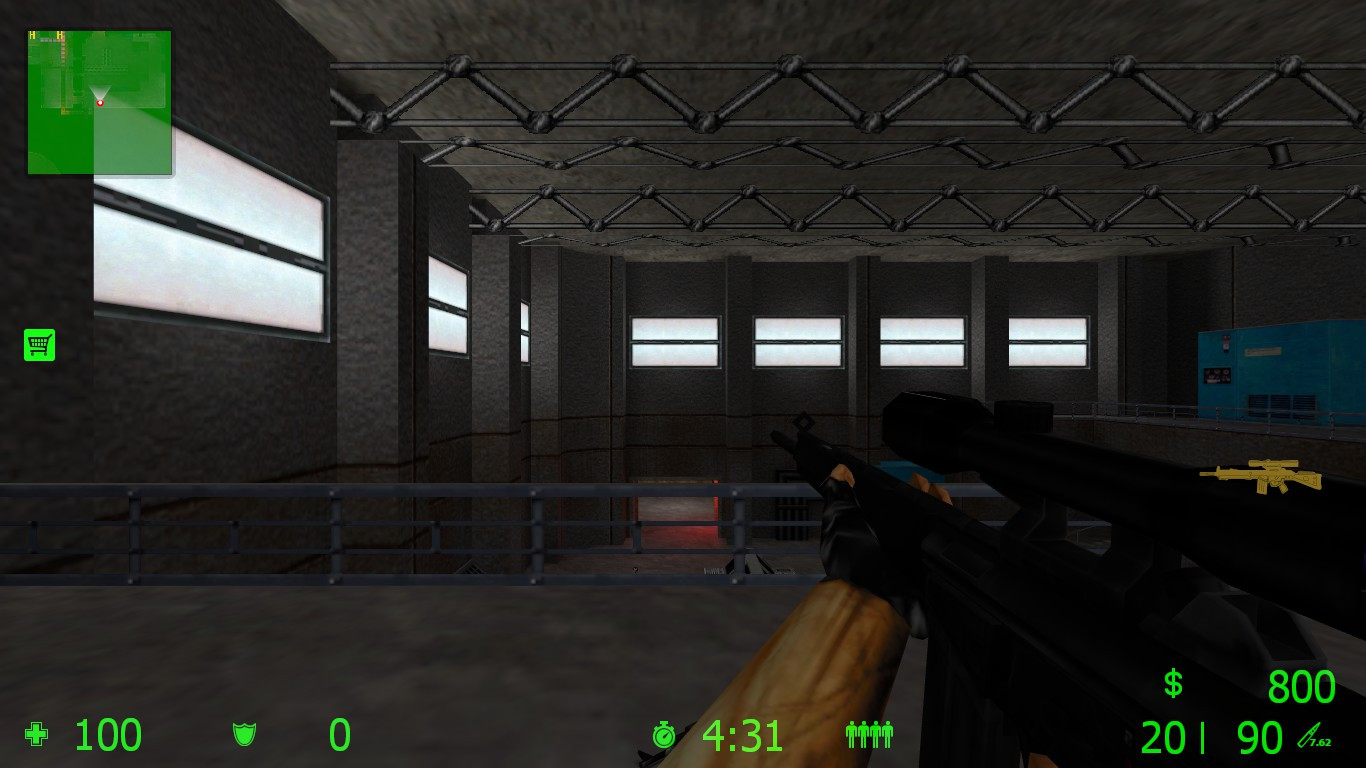1366x768 pixels.
Task: Click your player marker on the radar
Action: click(x=101, y=102)
